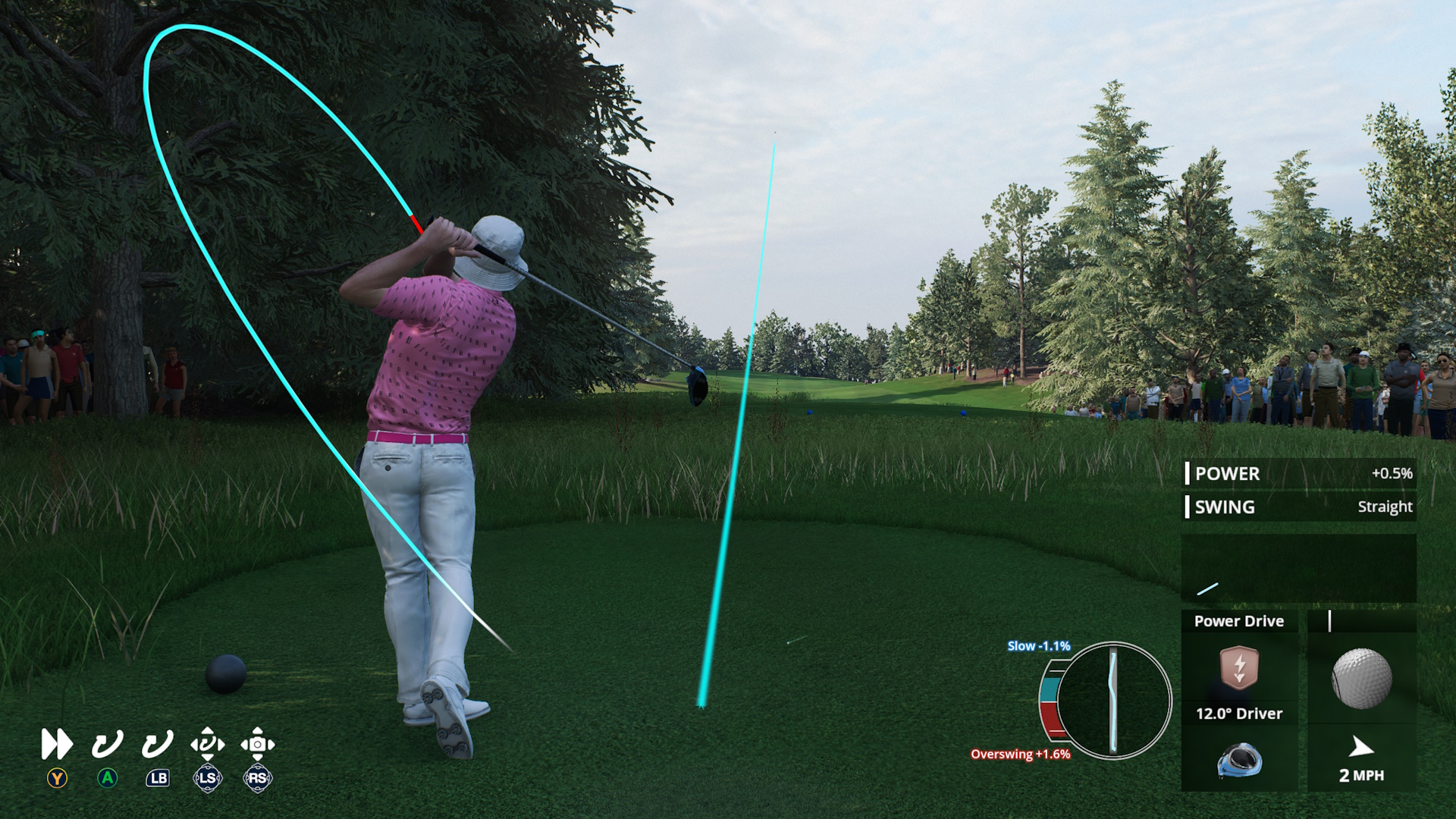Click the replay swing icon above the LB prompt

point(157,745)
